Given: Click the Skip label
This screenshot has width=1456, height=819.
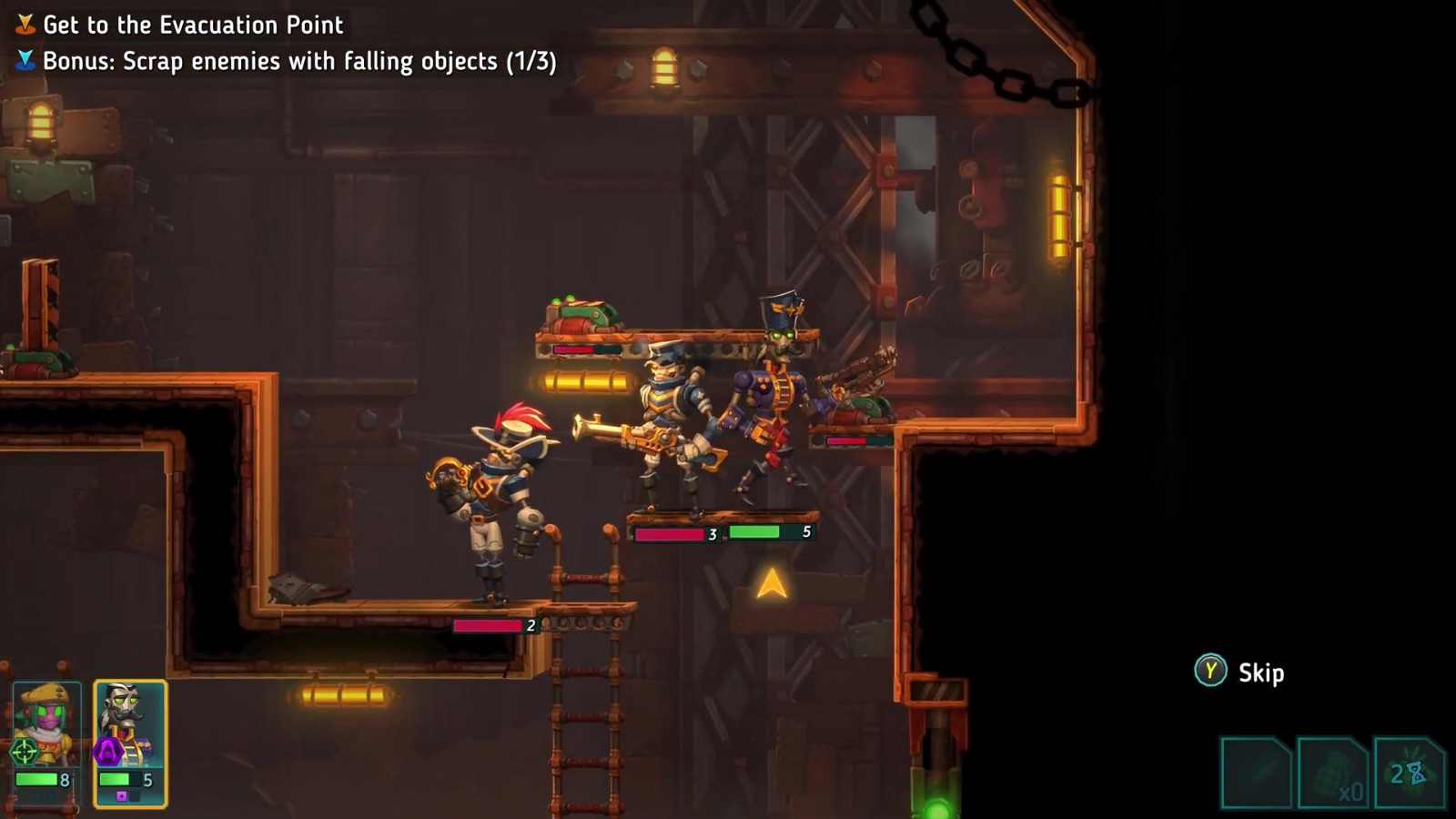Looking at the screenshot, I should (x=1260, y=673).
